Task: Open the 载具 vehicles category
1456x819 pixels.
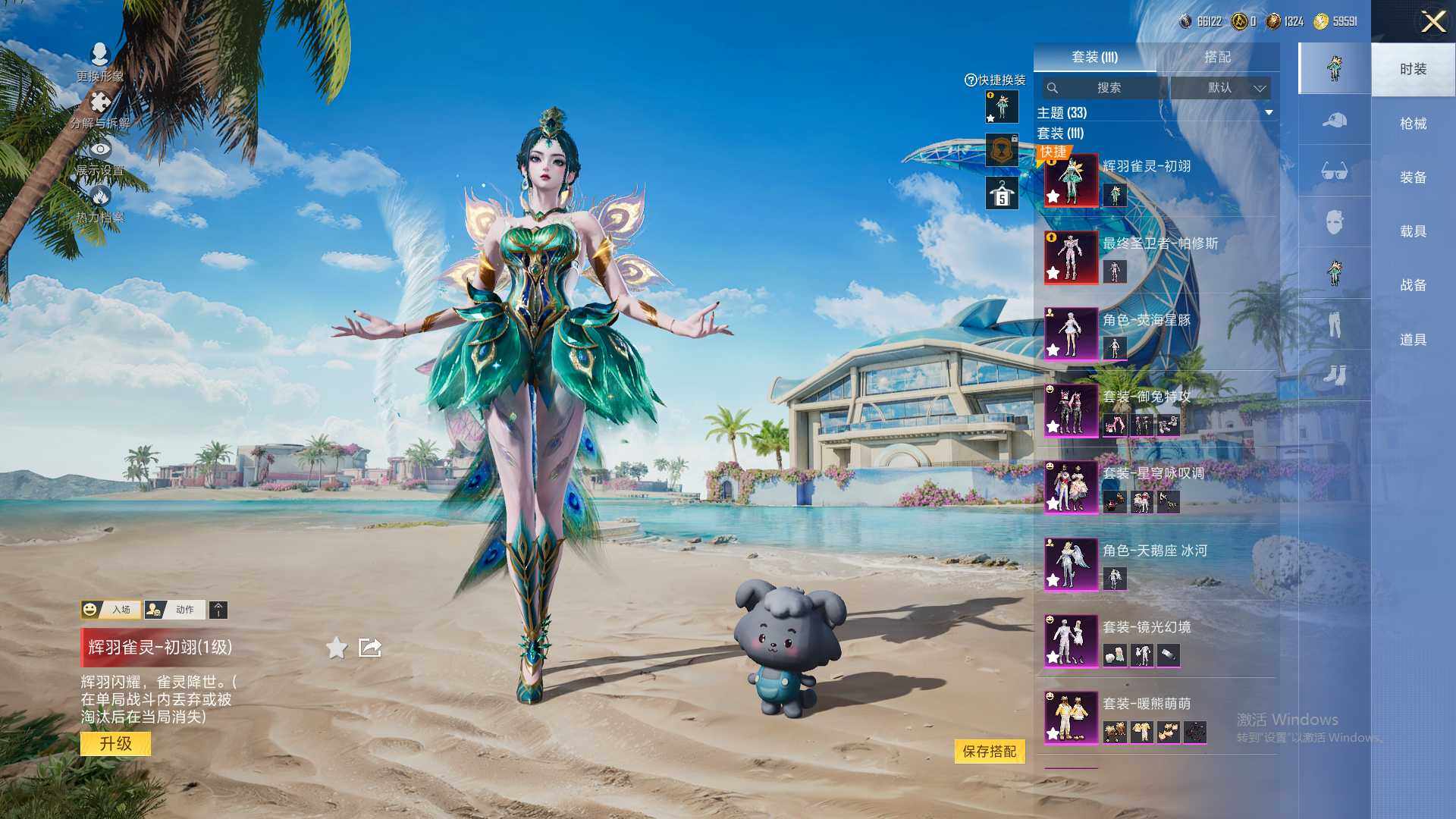Action: [1413, 231]
